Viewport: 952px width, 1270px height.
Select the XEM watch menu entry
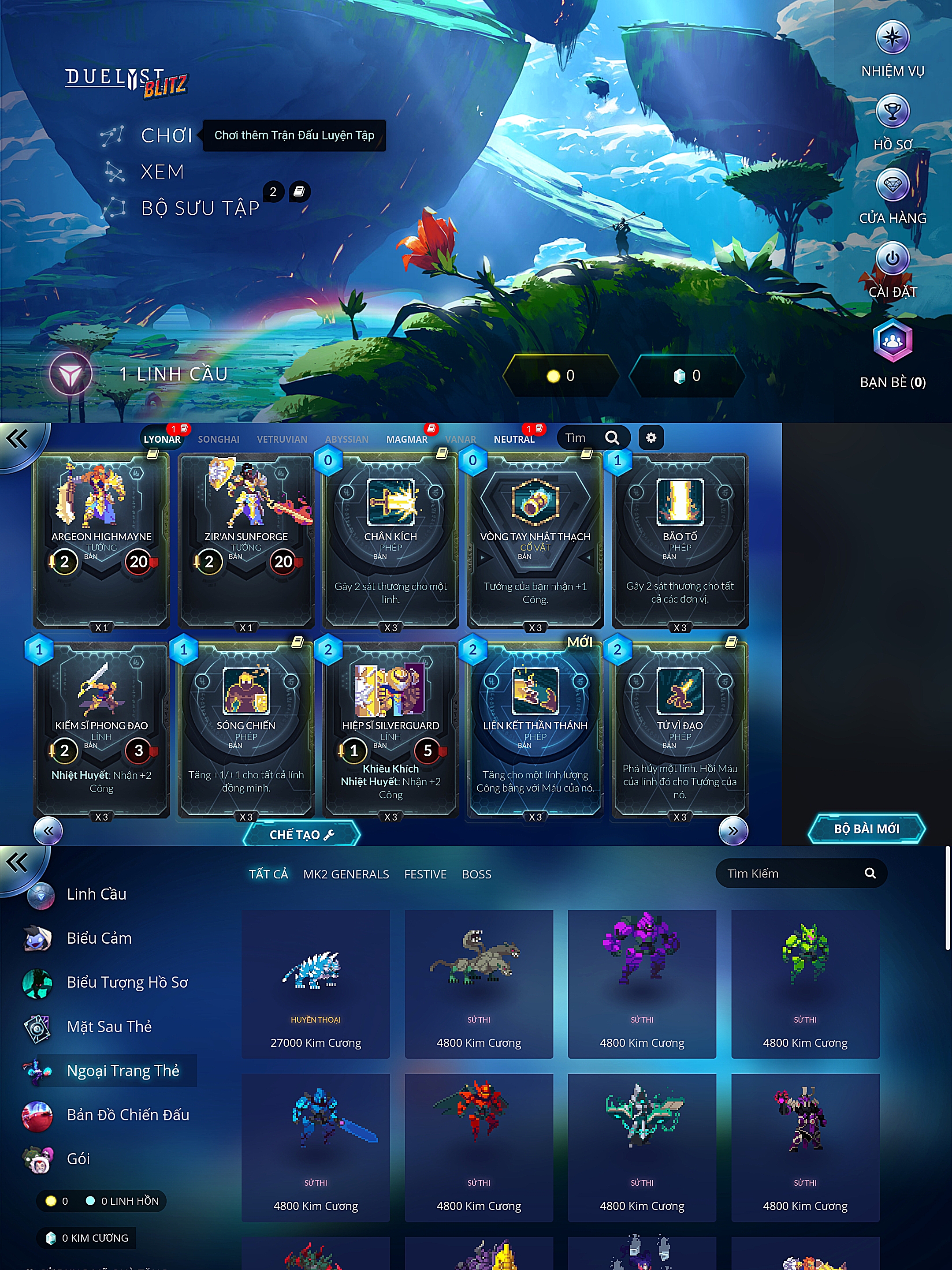(162, 172)
